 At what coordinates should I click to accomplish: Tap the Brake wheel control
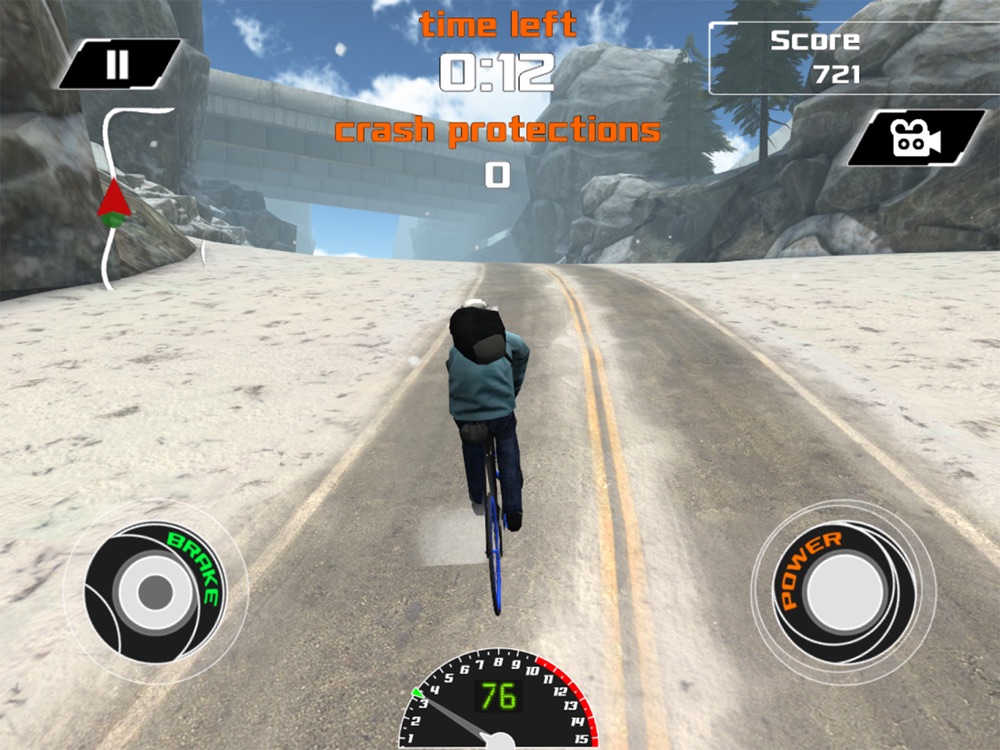pyautogui.click(x=155, y=591)
